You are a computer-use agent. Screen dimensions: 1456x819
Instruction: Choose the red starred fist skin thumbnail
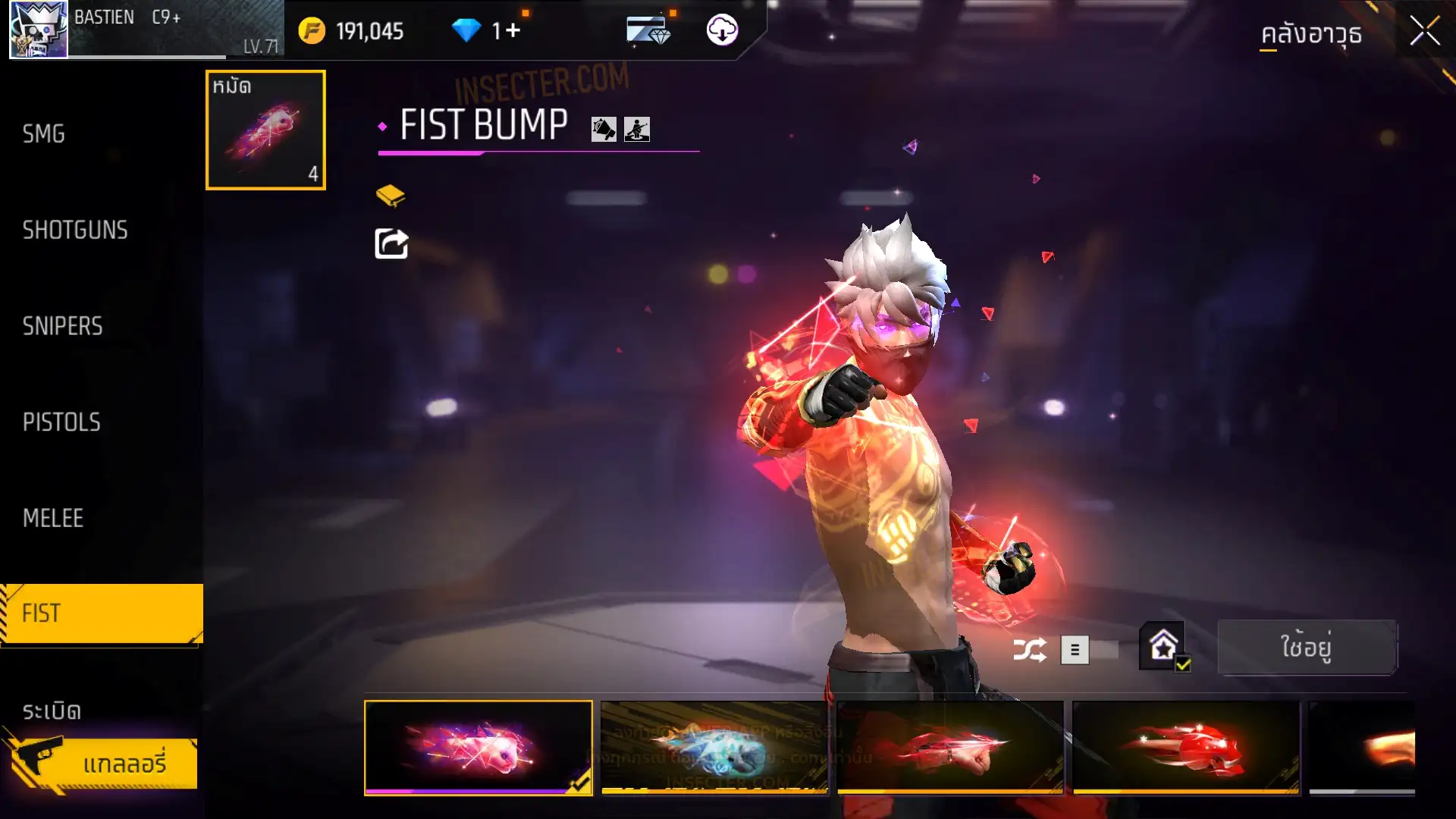pos(1186,747)
